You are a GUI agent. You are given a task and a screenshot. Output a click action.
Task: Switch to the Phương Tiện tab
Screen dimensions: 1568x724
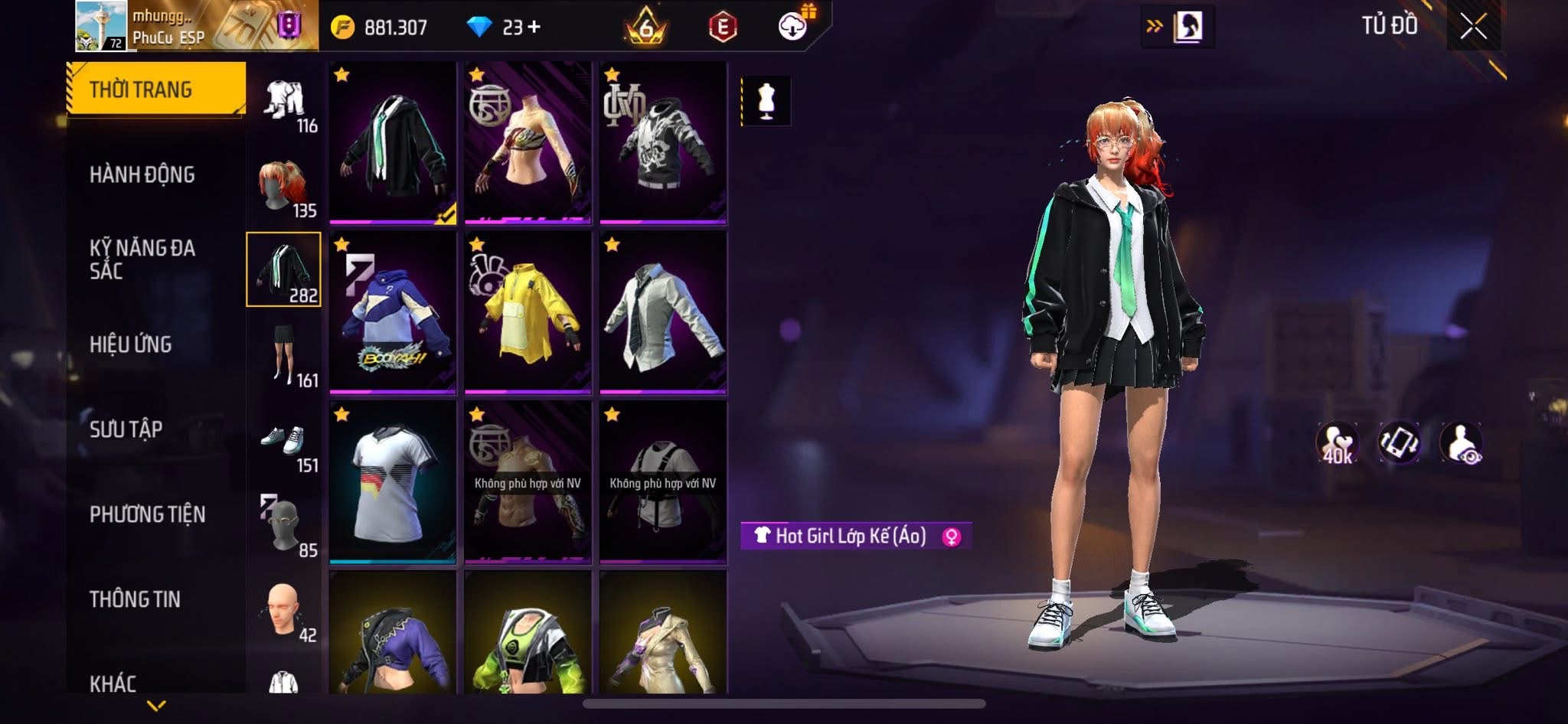pyautogui.click(x=148, y=514)
